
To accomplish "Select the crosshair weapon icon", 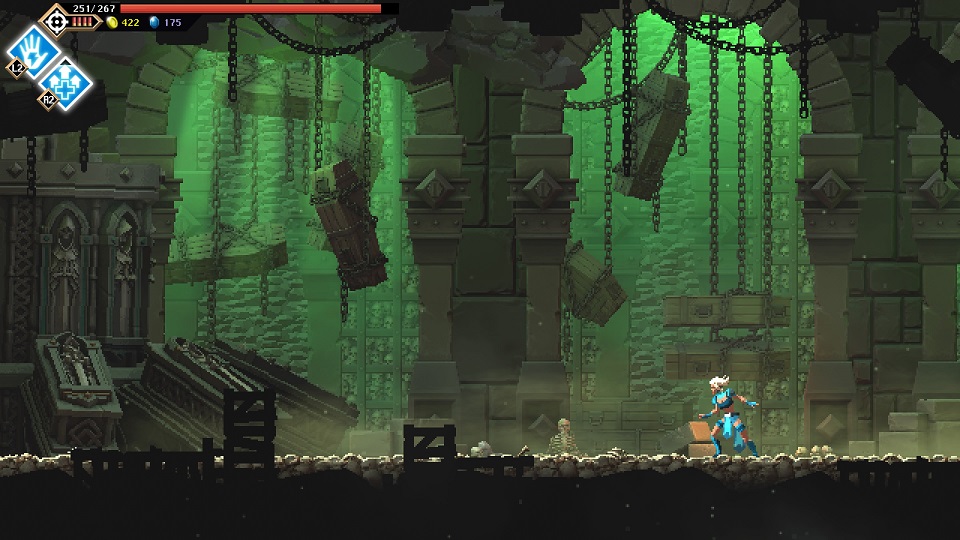I will (x=54, y=18).
